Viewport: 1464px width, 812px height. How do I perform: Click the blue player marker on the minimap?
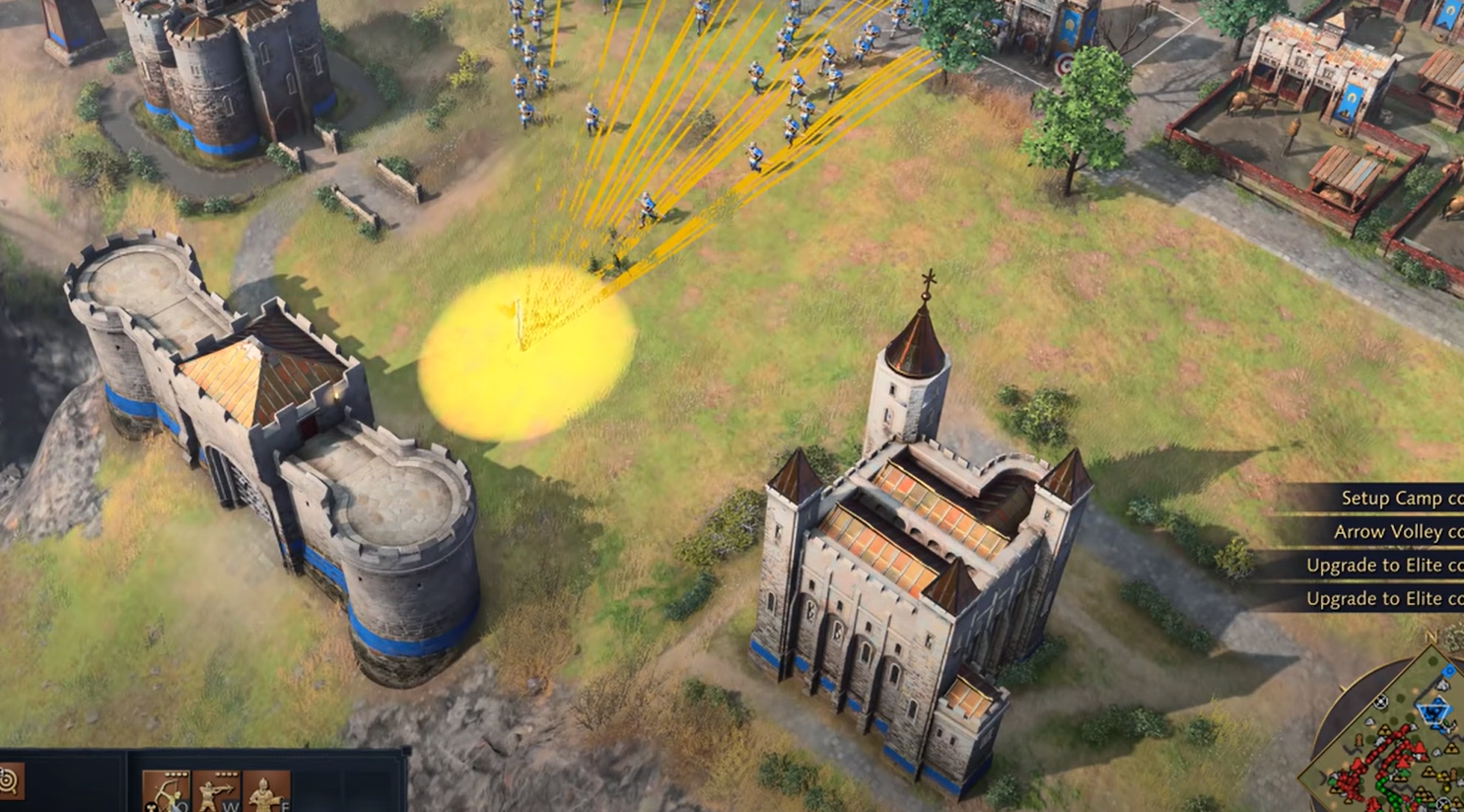(x=1448, y=668)
